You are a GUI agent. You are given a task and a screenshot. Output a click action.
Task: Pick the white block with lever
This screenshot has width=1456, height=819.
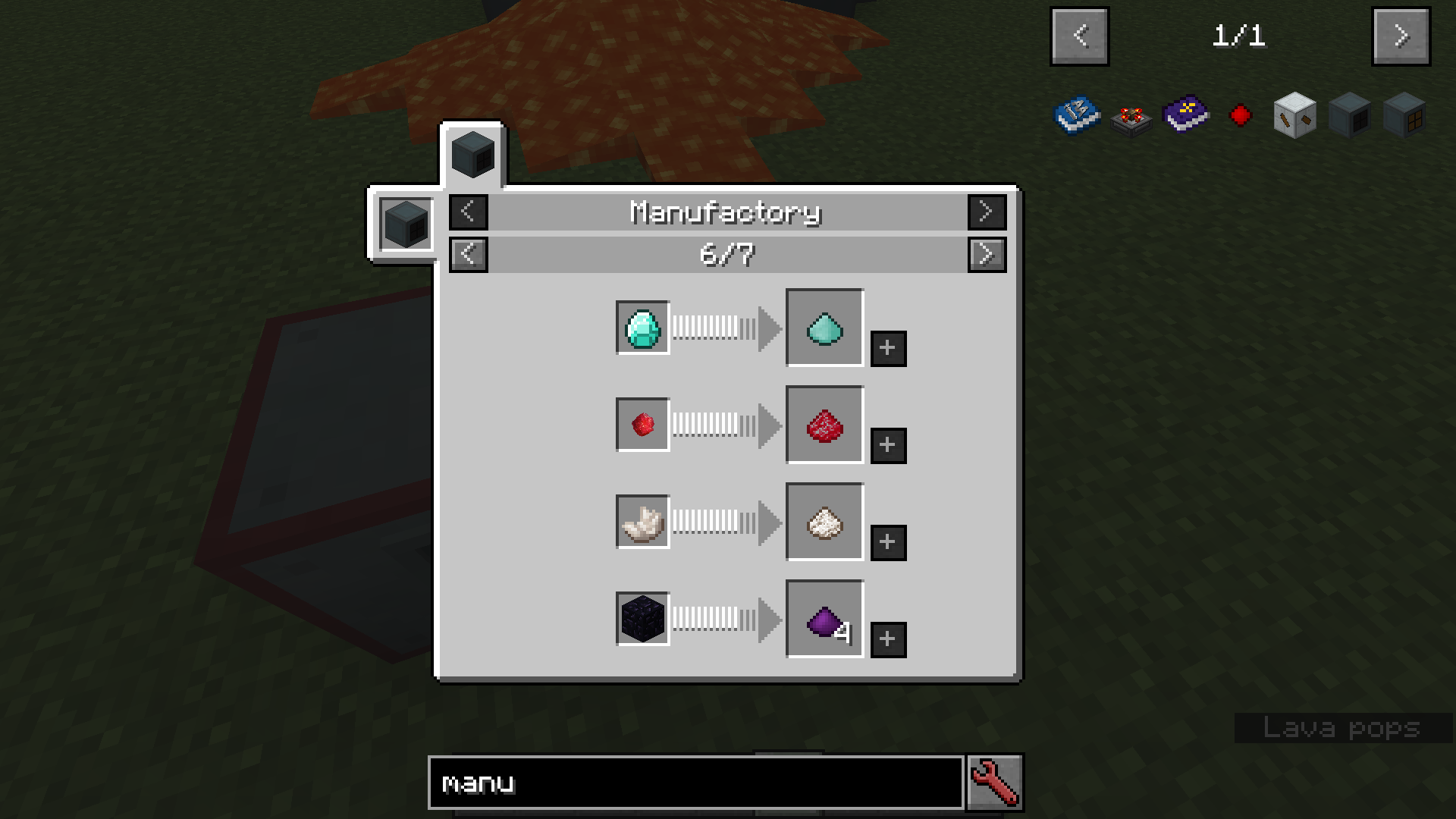(x=1294, y=115)
